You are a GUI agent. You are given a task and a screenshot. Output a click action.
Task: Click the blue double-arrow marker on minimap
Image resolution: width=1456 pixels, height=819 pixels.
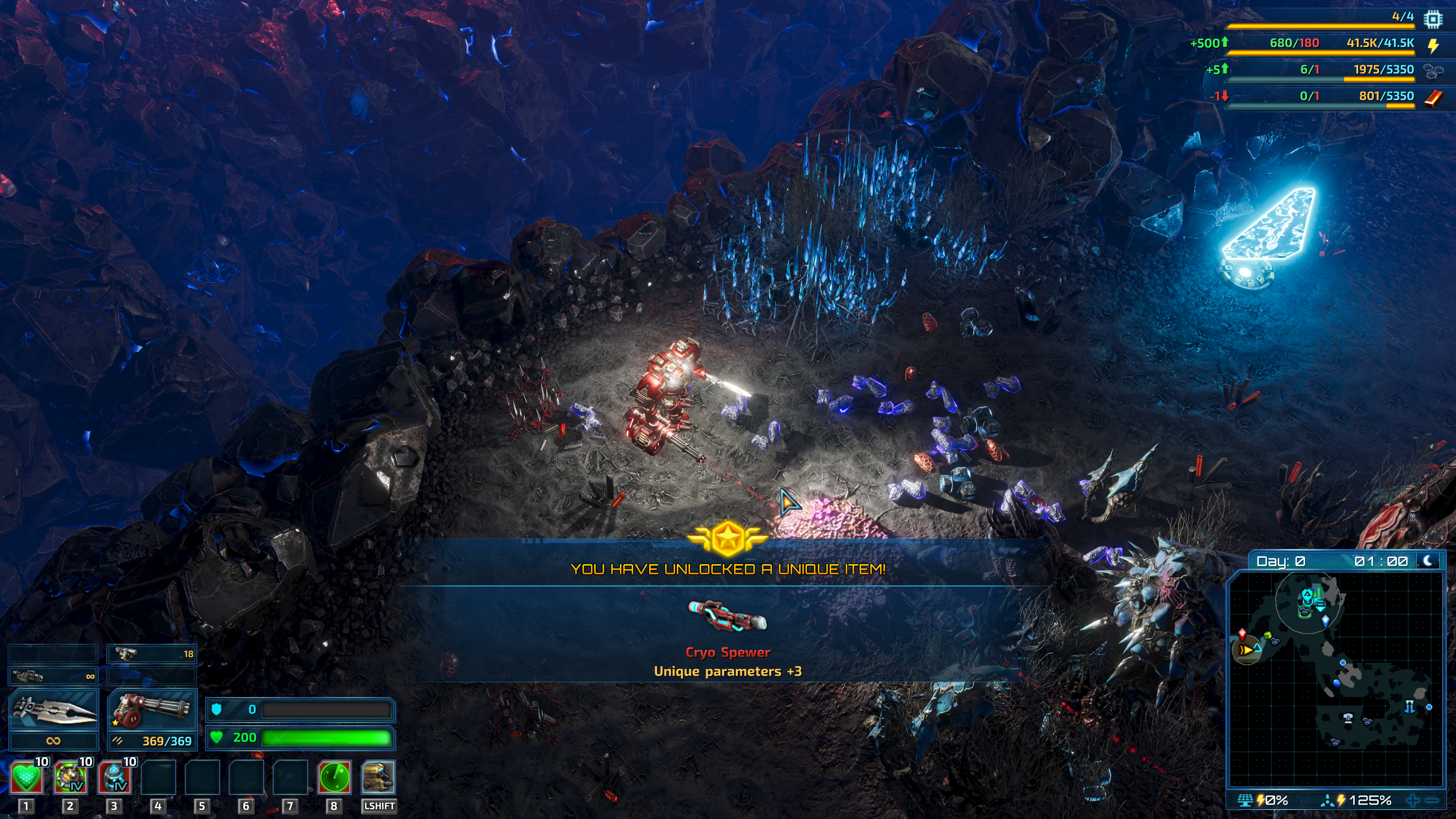coord(1410,706)
